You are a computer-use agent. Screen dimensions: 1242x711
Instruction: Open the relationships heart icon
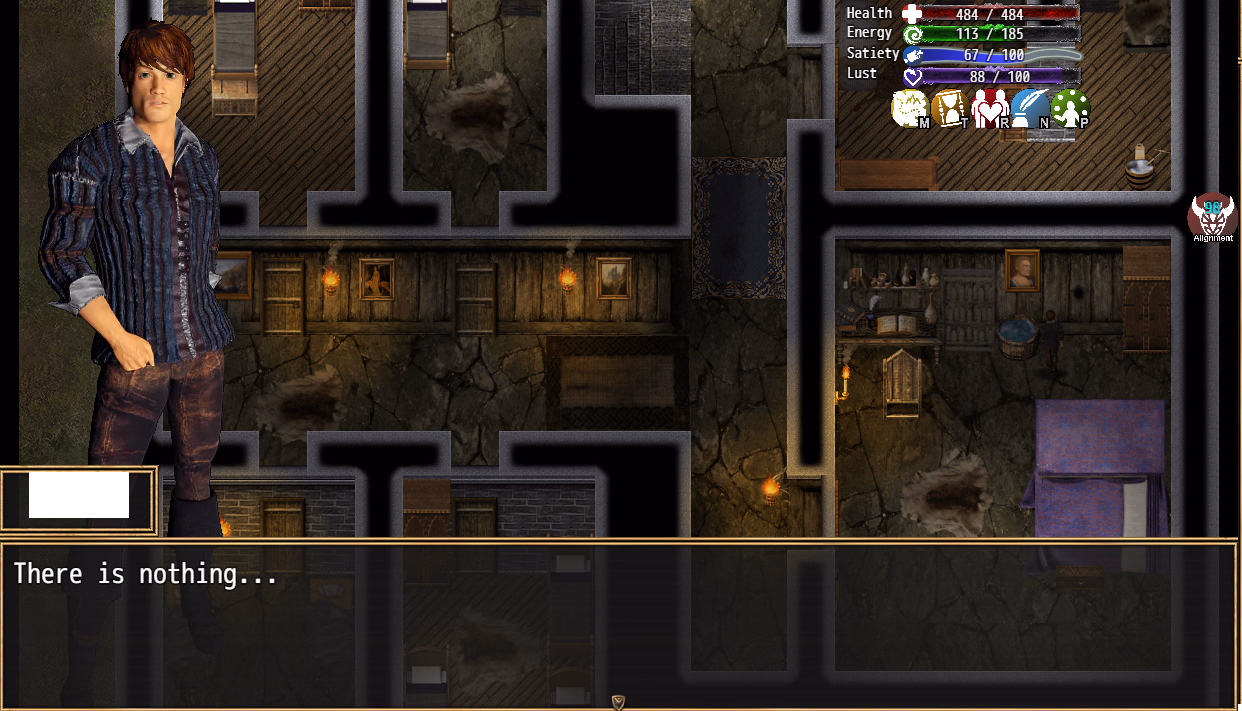pos(990,109)
